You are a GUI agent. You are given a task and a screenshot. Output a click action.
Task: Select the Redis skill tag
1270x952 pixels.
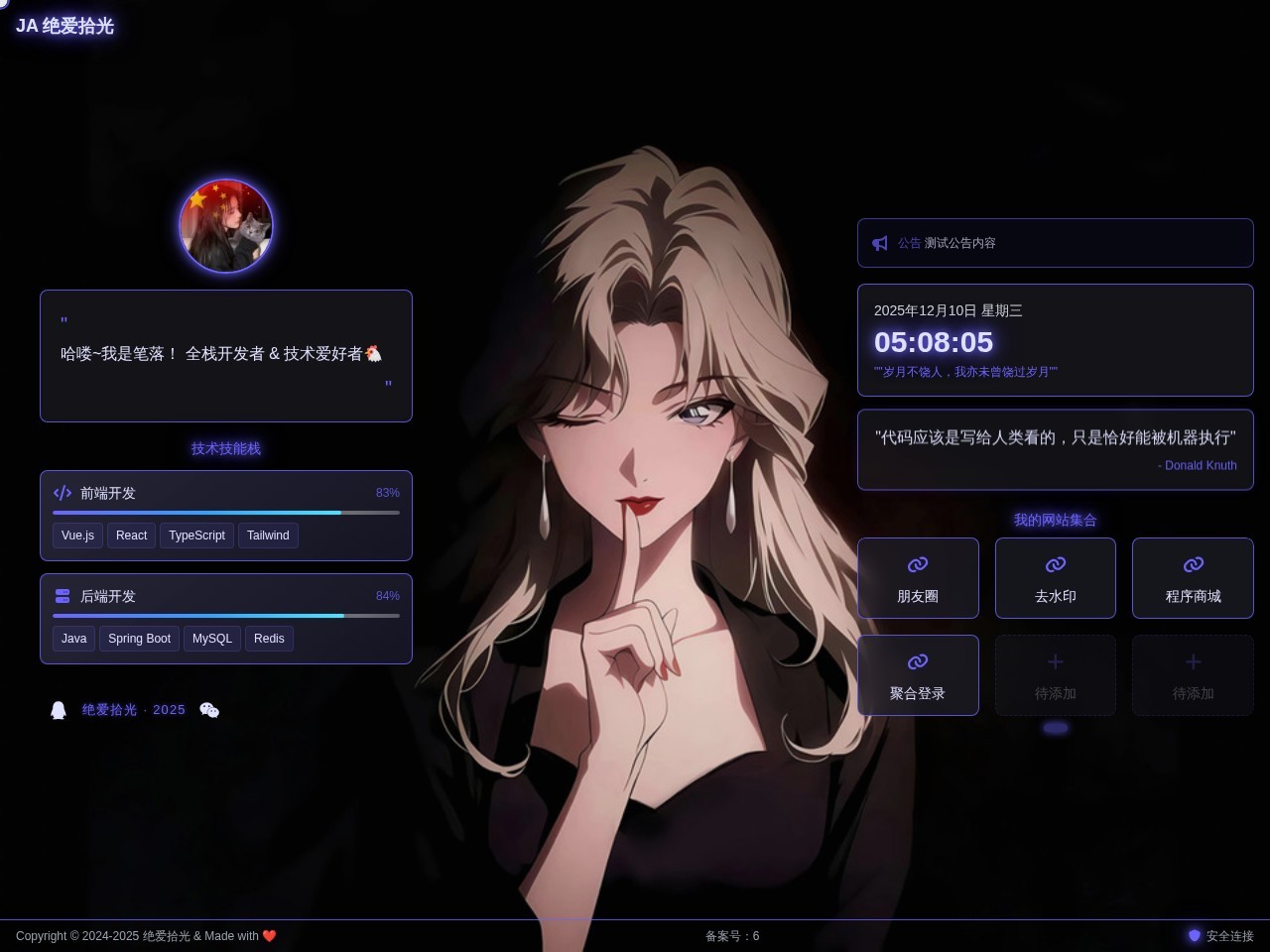pos(269,639)
